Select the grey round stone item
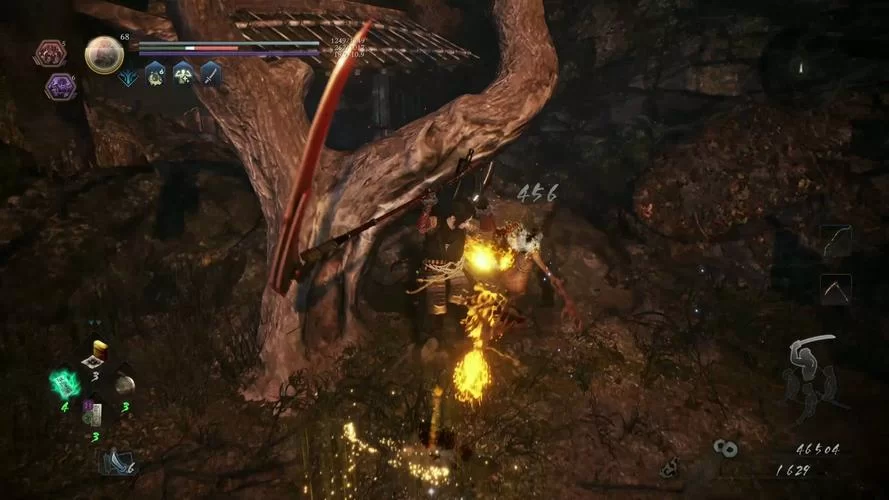This screenshot has width=889, height=500. [124, 384]
